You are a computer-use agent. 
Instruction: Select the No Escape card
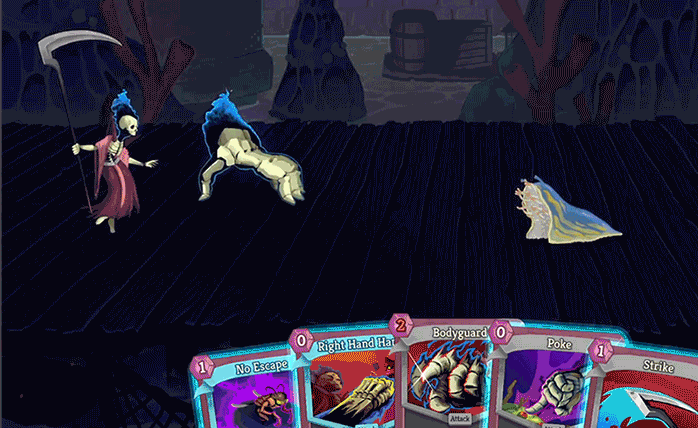[243, 390]
